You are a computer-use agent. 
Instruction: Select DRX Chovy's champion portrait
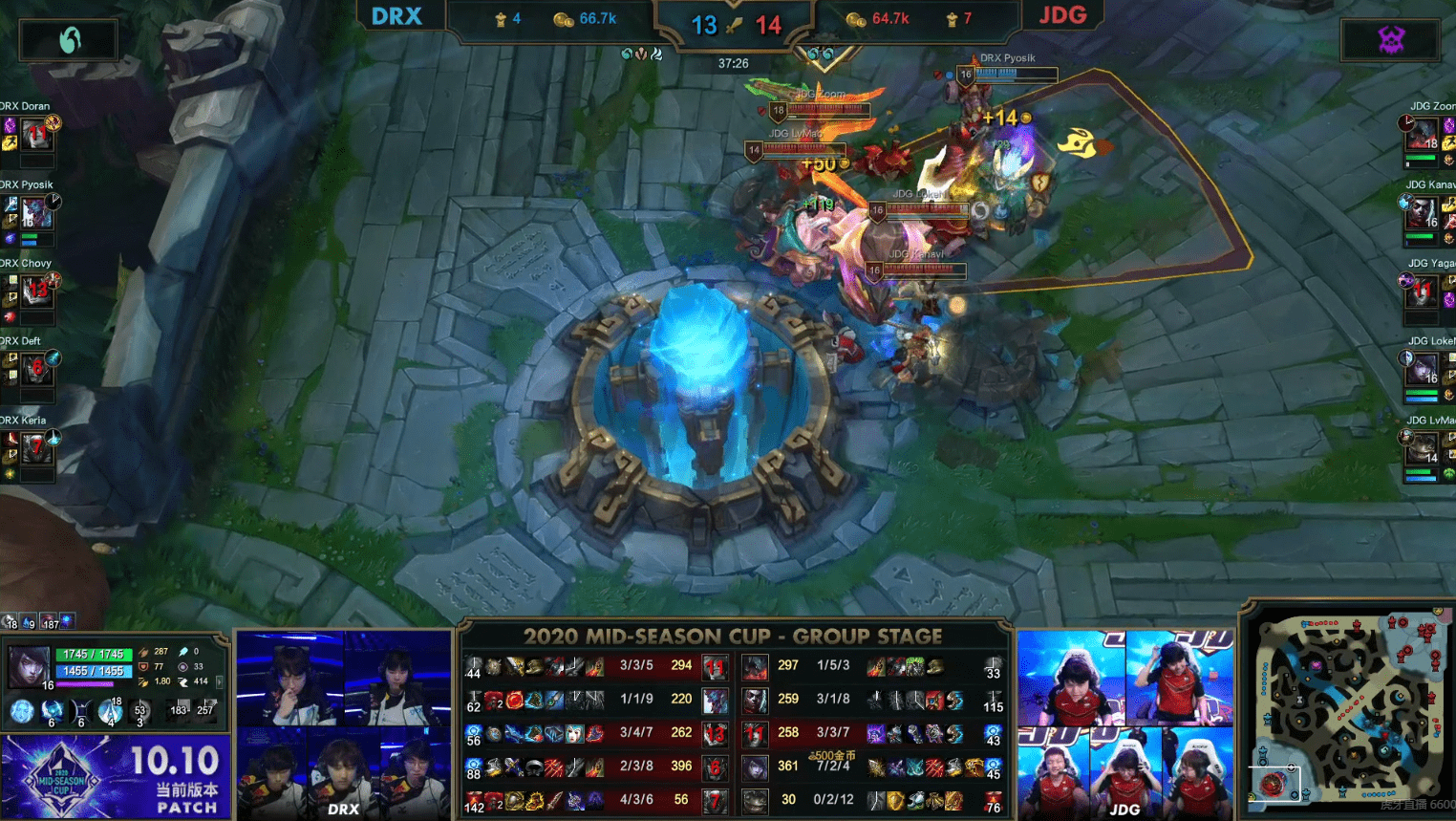pos(36,291)
